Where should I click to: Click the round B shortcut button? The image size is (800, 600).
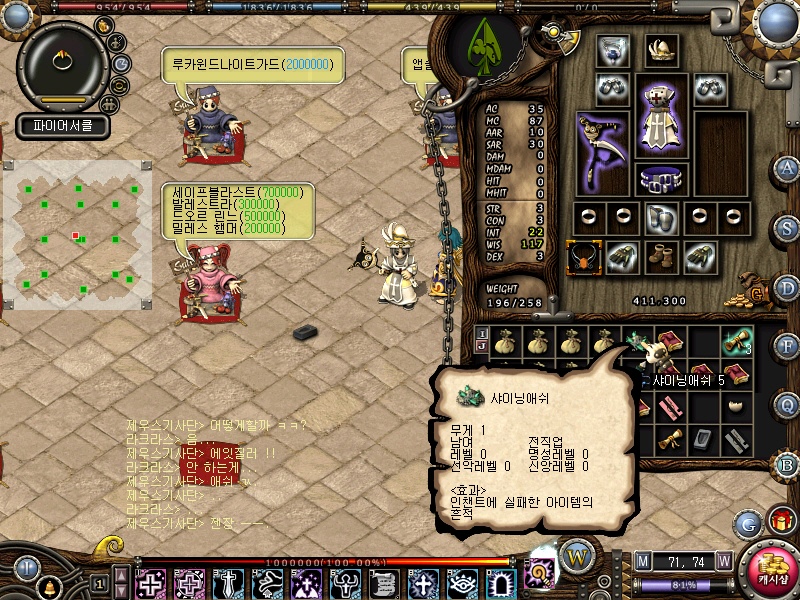click(x=787, y=464)
